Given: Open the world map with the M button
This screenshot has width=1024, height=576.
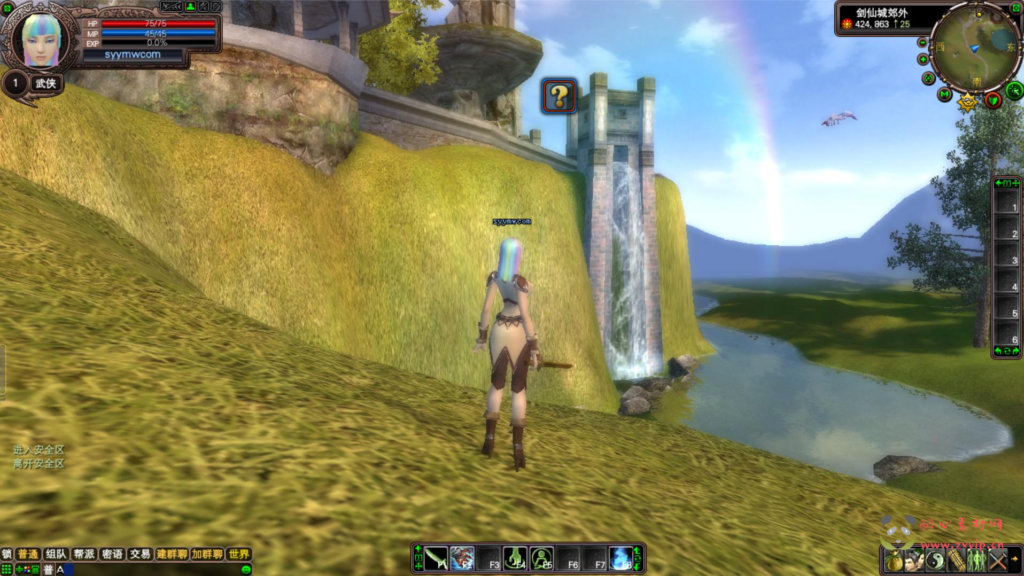Looking at the screenshot, I should point(944,94).
